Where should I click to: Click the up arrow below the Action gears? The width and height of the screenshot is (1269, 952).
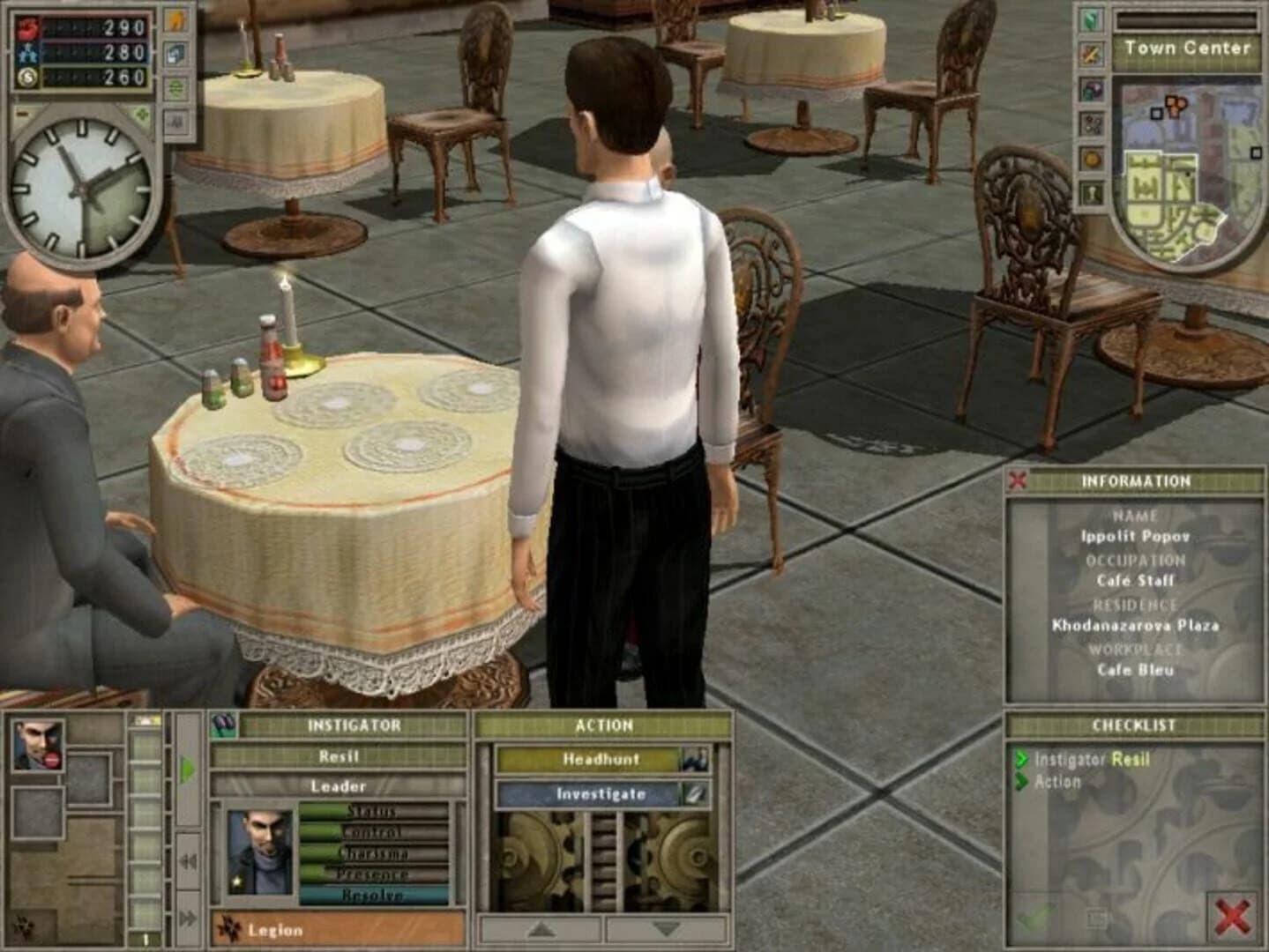point(540,930)
